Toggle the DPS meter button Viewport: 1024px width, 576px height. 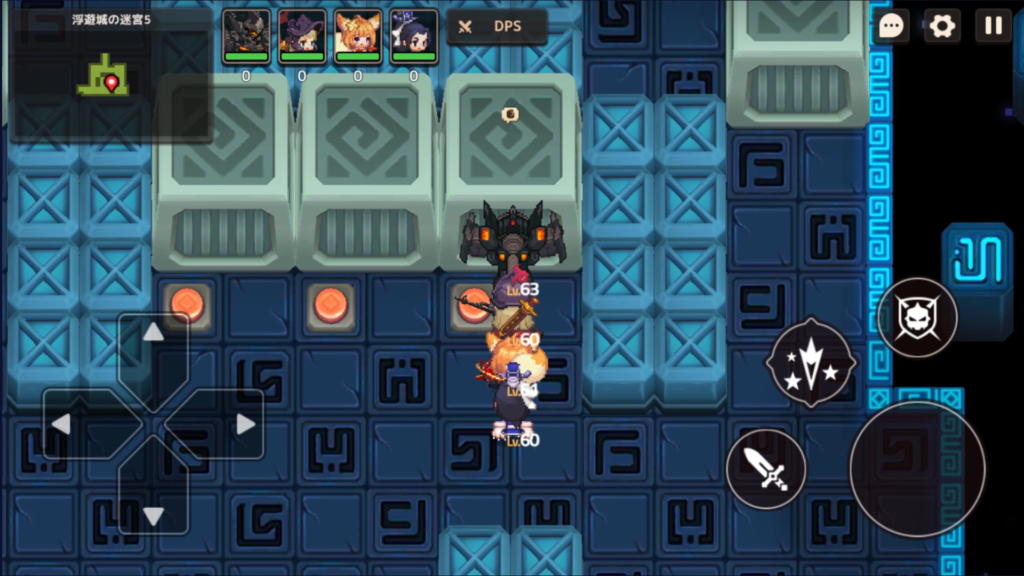coord(496,27)
